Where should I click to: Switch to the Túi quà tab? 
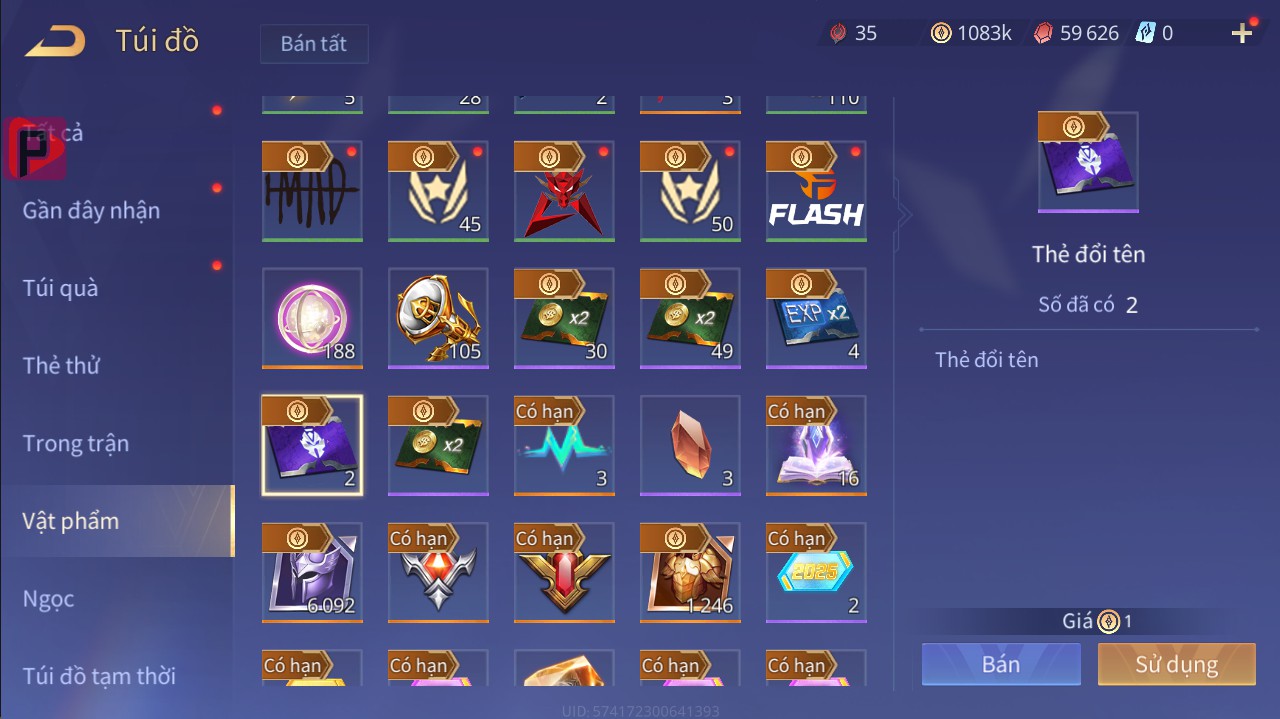pos(61,288)
